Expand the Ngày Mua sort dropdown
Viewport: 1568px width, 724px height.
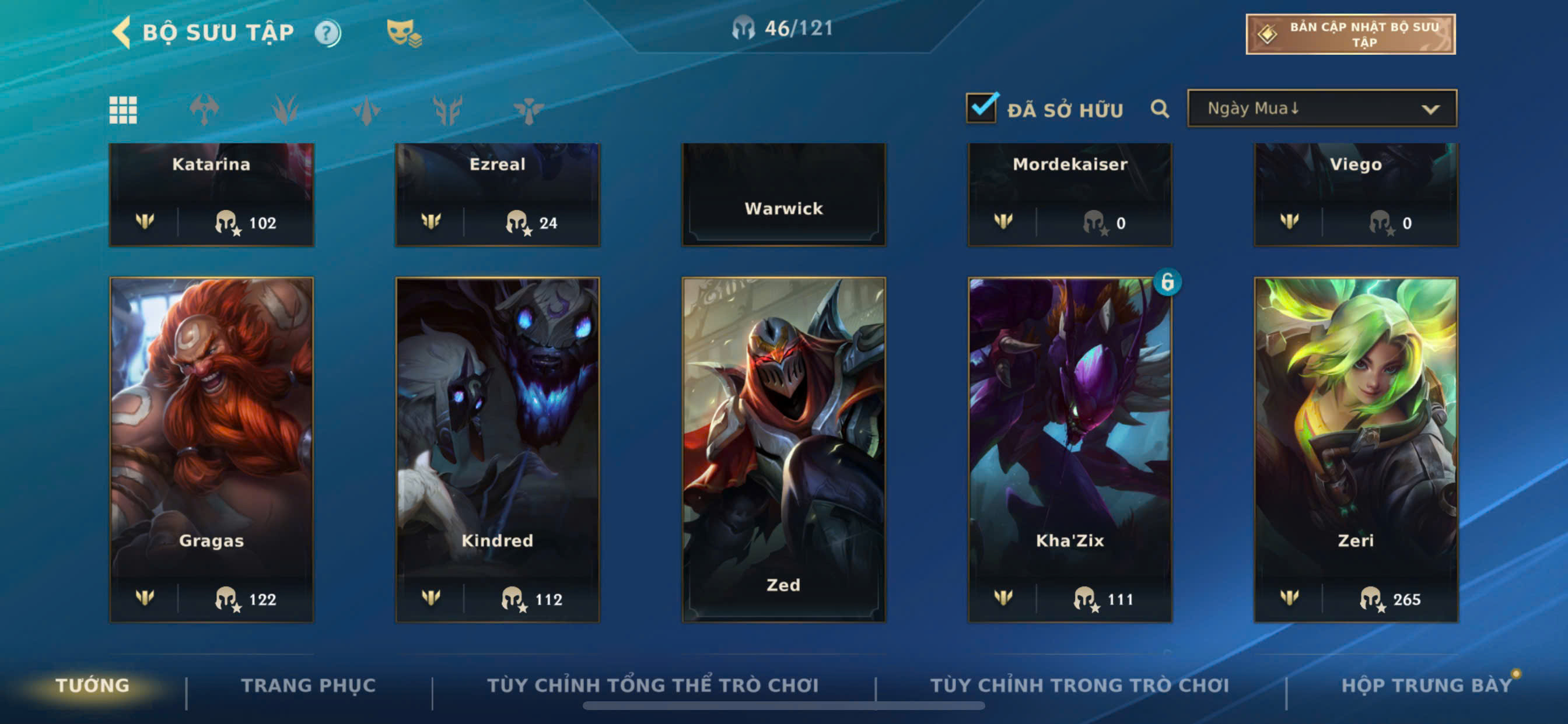1321,108
